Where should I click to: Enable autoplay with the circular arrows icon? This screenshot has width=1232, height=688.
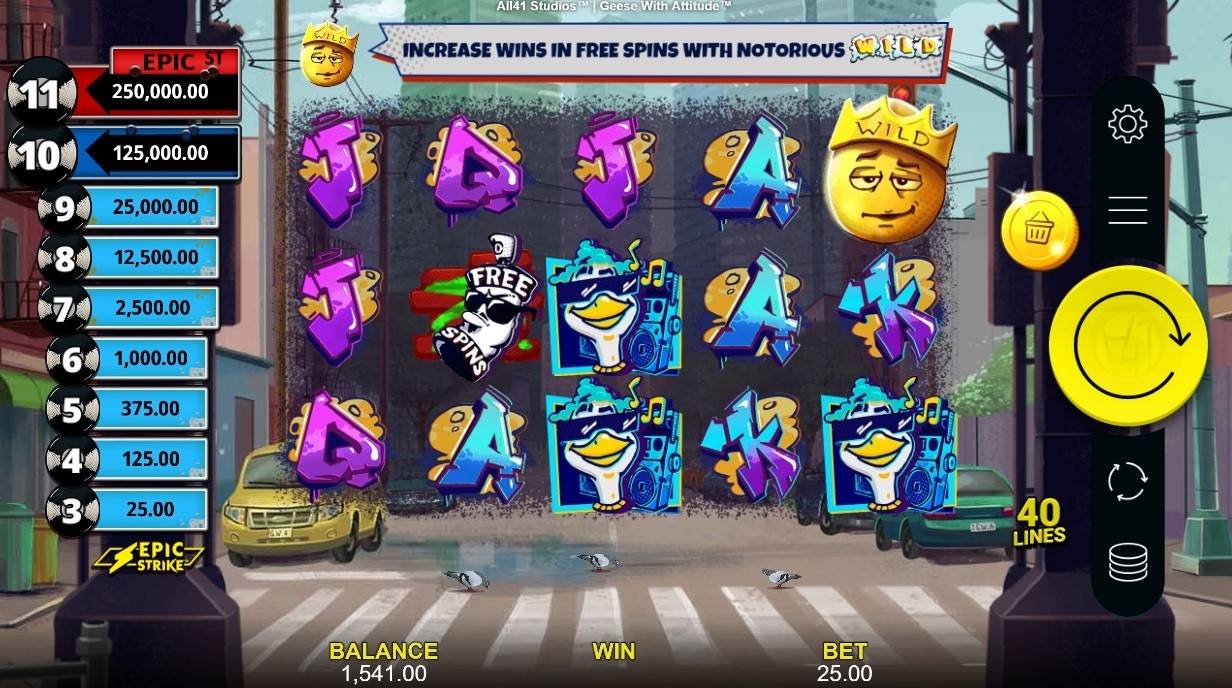click(1127, 481)
